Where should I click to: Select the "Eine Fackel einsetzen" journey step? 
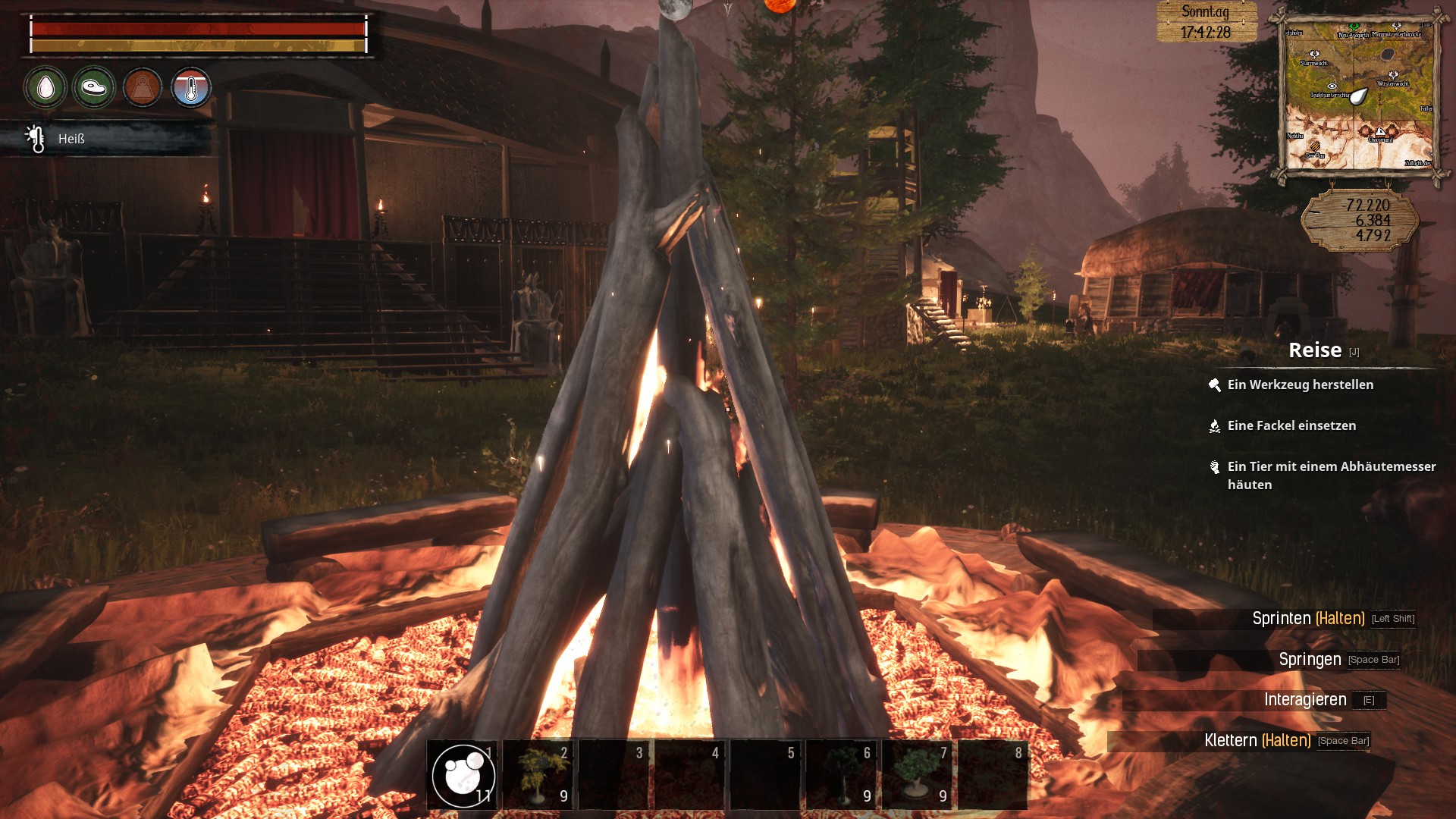1291,426
